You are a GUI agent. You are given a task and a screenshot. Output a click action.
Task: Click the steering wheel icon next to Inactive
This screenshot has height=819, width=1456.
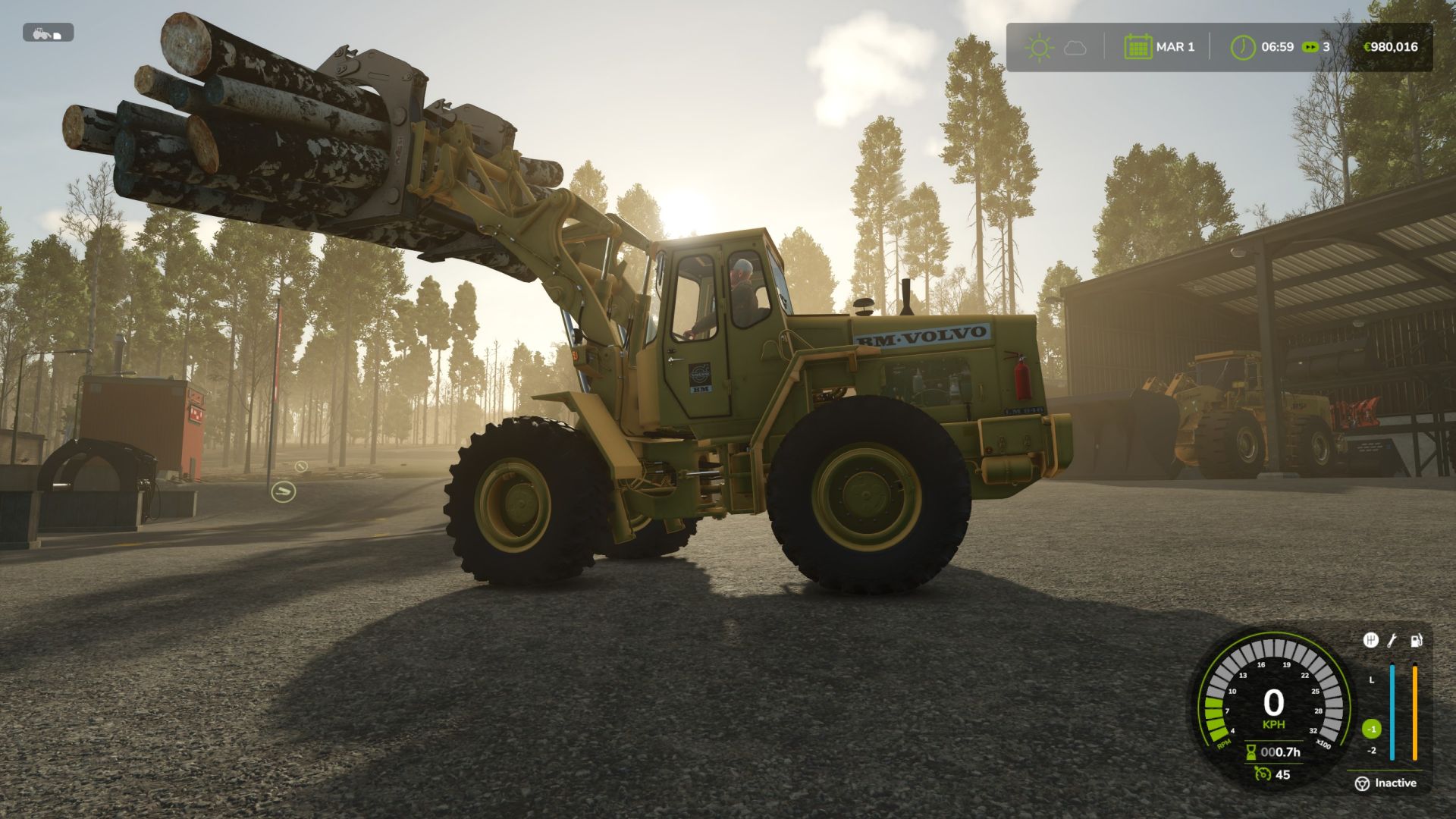click(x=1363, y=783)
